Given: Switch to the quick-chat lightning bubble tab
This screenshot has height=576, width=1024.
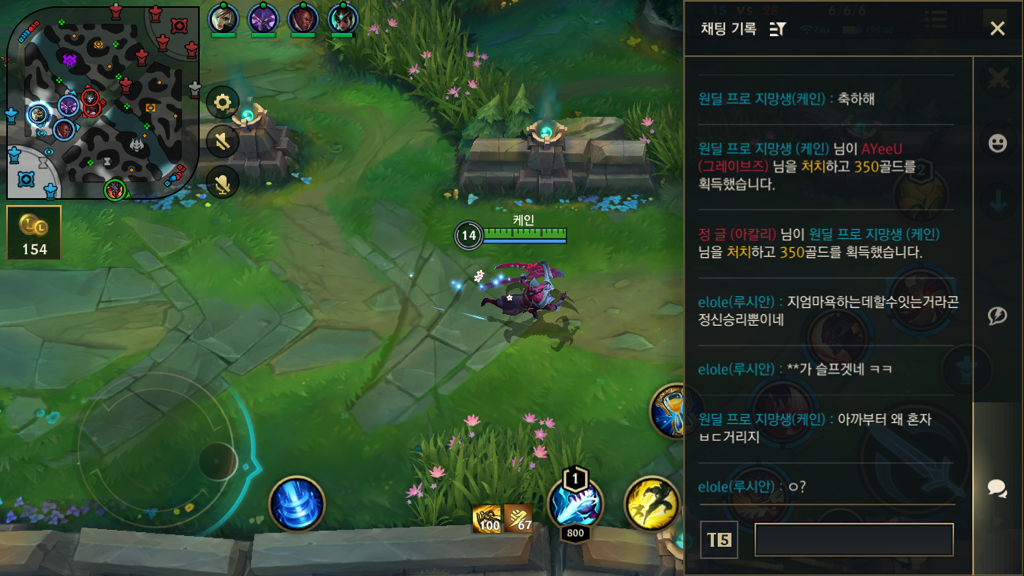Looking at the screenshot, I should click(x=997, y=316).
